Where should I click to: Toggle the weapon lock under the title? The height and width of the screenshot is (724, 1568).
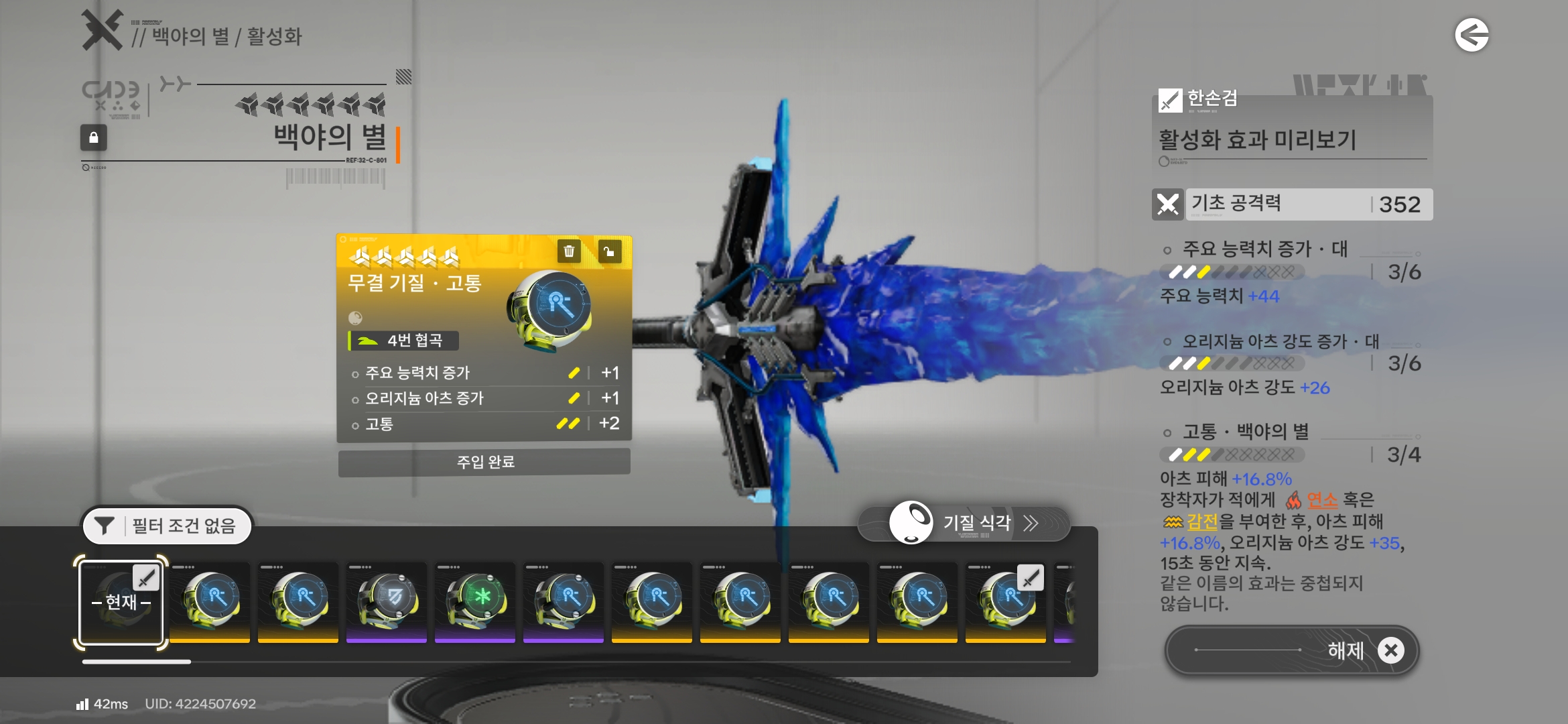click(x=94, y=137)
